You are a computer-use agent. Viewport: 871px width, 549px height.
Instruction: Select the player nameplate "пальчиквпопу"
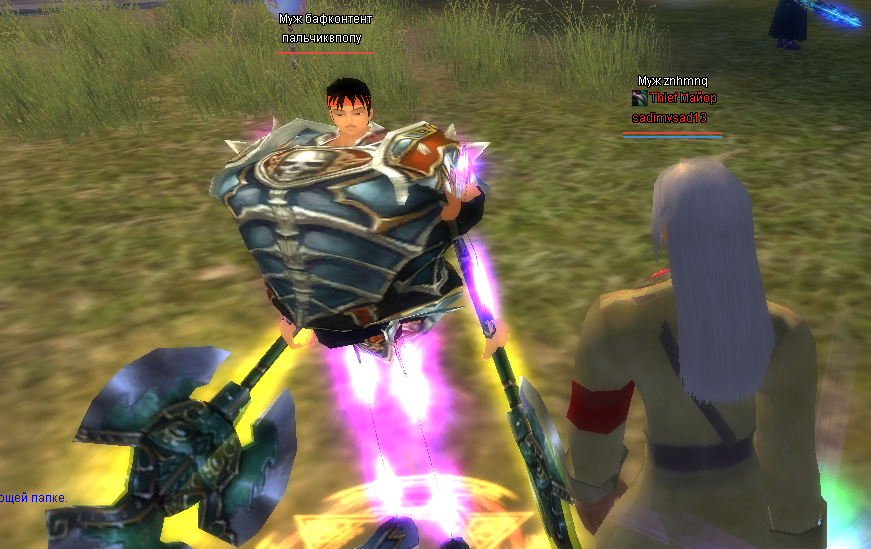tap(321, 37)
